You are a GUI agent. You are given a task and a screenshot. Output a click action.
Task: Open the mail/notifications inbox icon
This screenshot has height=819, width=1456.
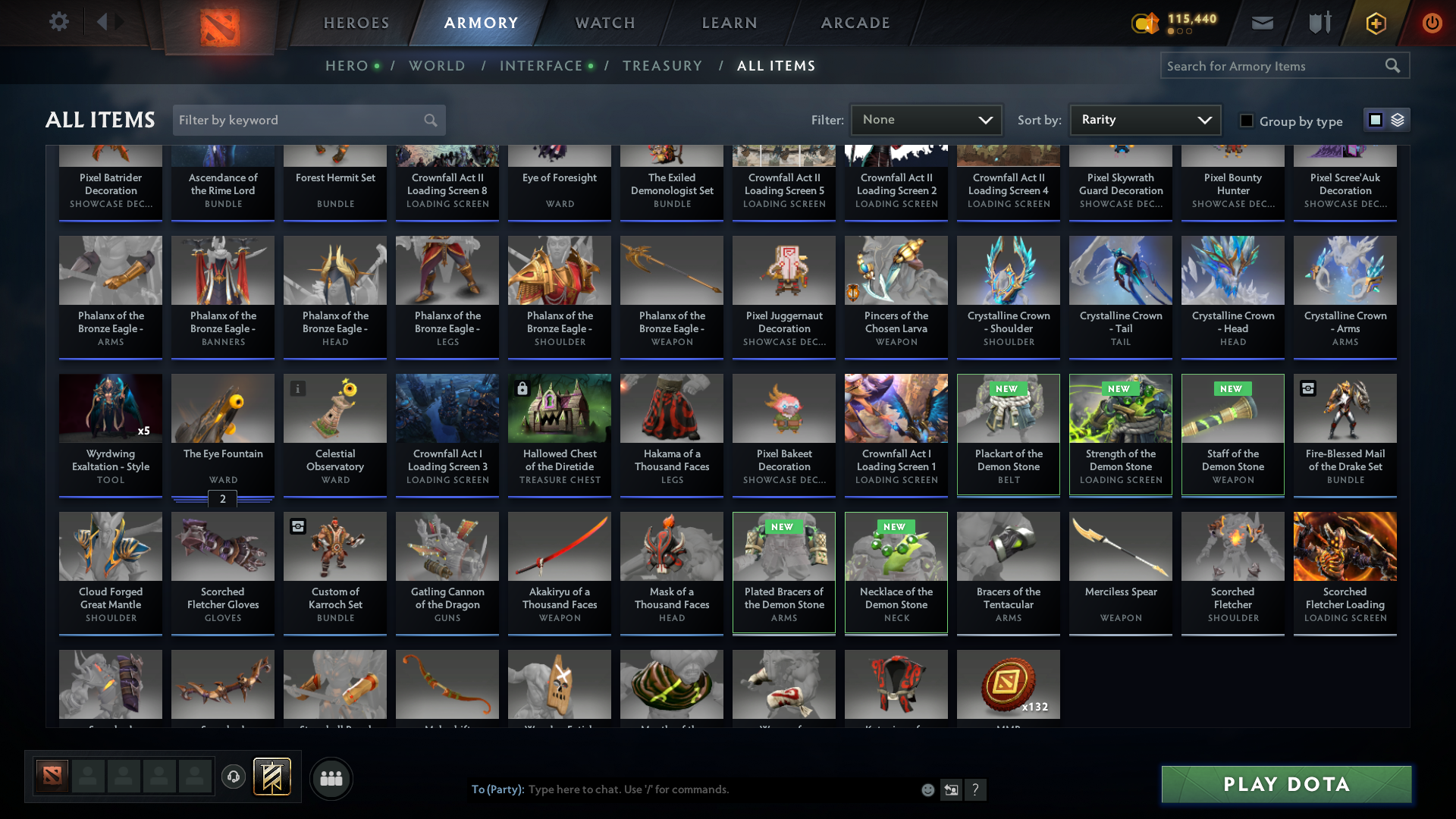[1261, 23]
